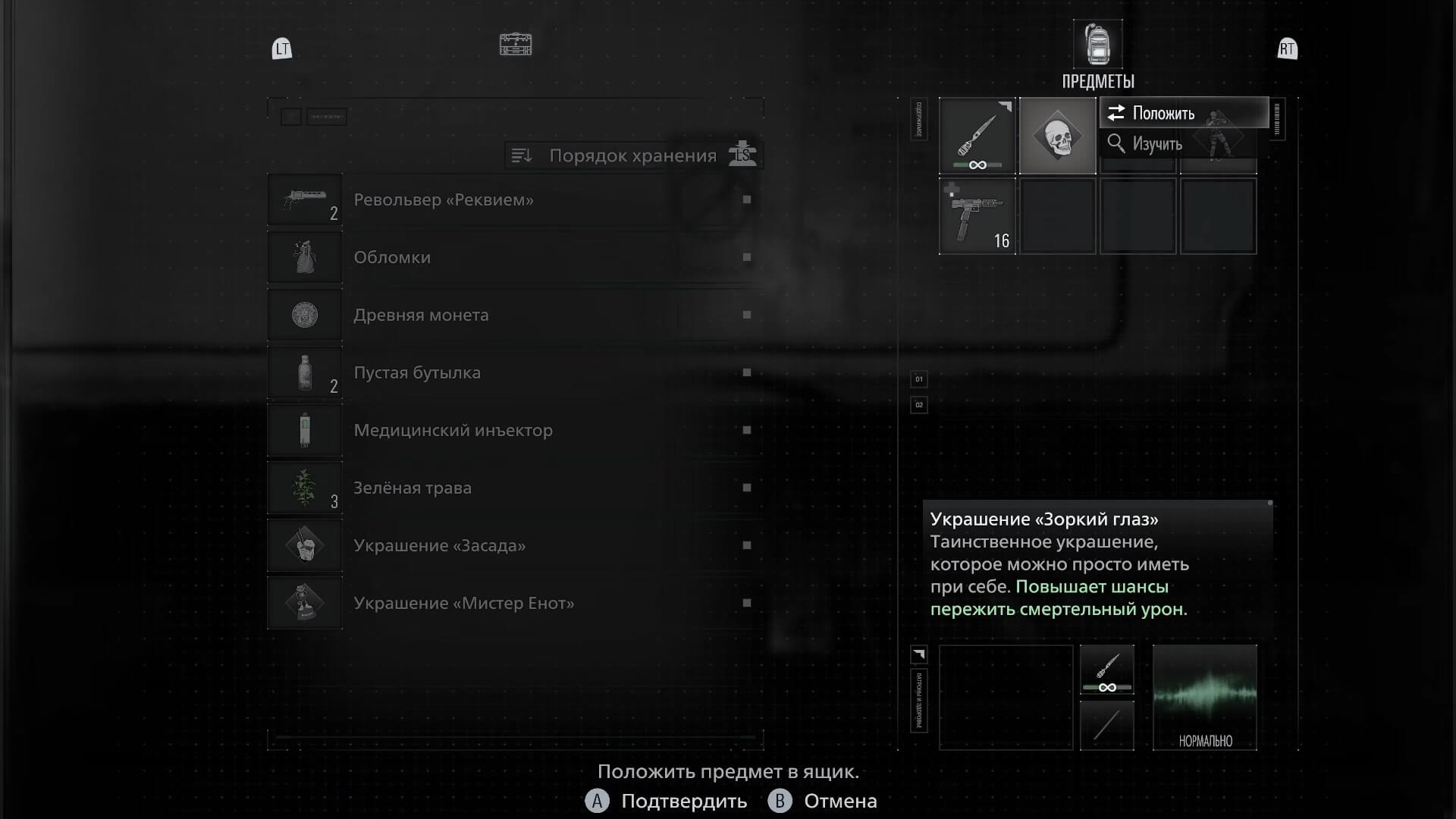Open the ПРЕДМЕТЫ backpack tab
This screenshot has width=1456, height=819.
pos(1097,45)
